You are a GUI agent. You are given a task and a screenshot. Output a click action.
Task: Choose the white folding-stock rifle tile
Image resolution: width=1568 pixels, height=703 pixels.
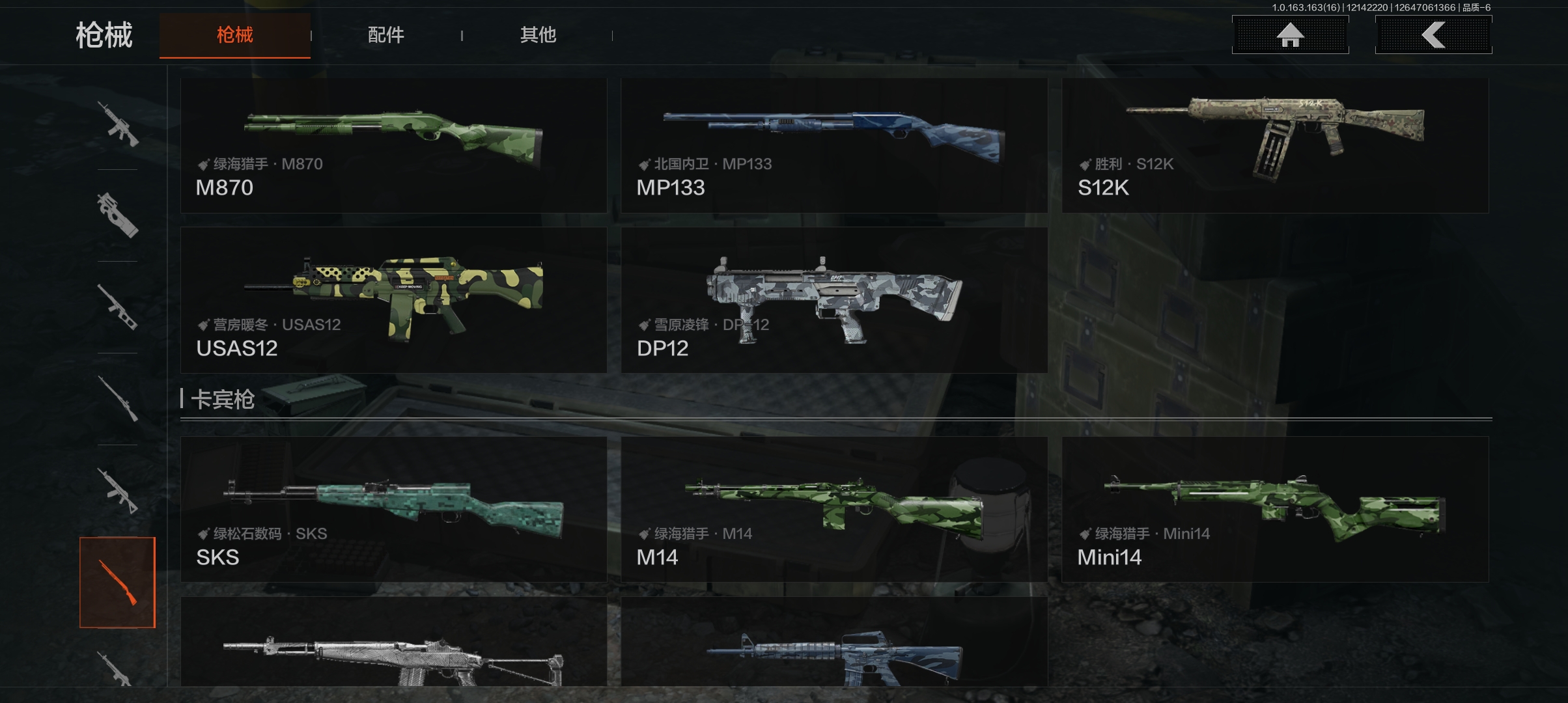(393, 643)
